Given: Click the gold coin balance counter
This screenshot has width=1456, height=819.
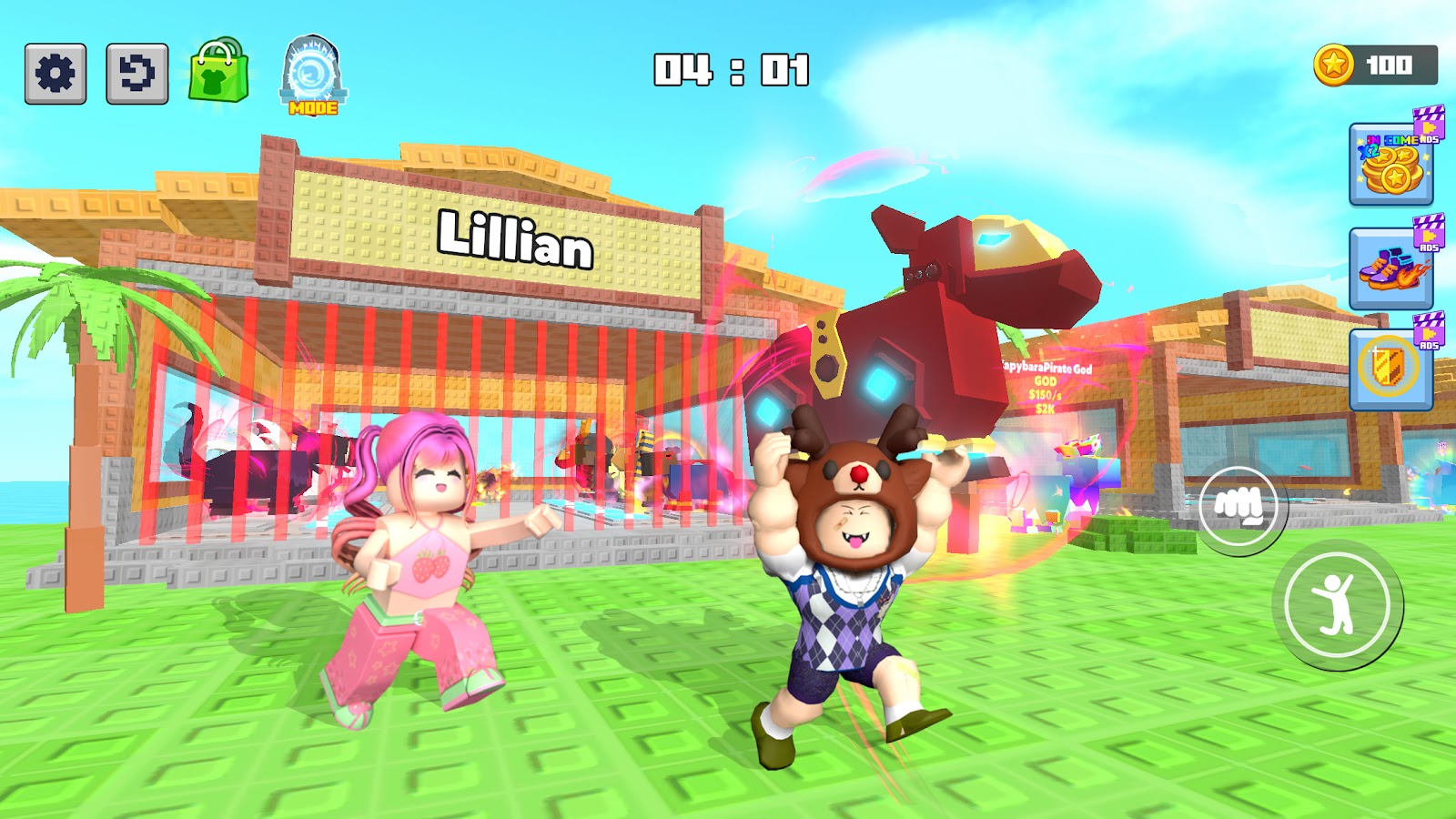Looking at the screenshot, I should (1375, 66).
